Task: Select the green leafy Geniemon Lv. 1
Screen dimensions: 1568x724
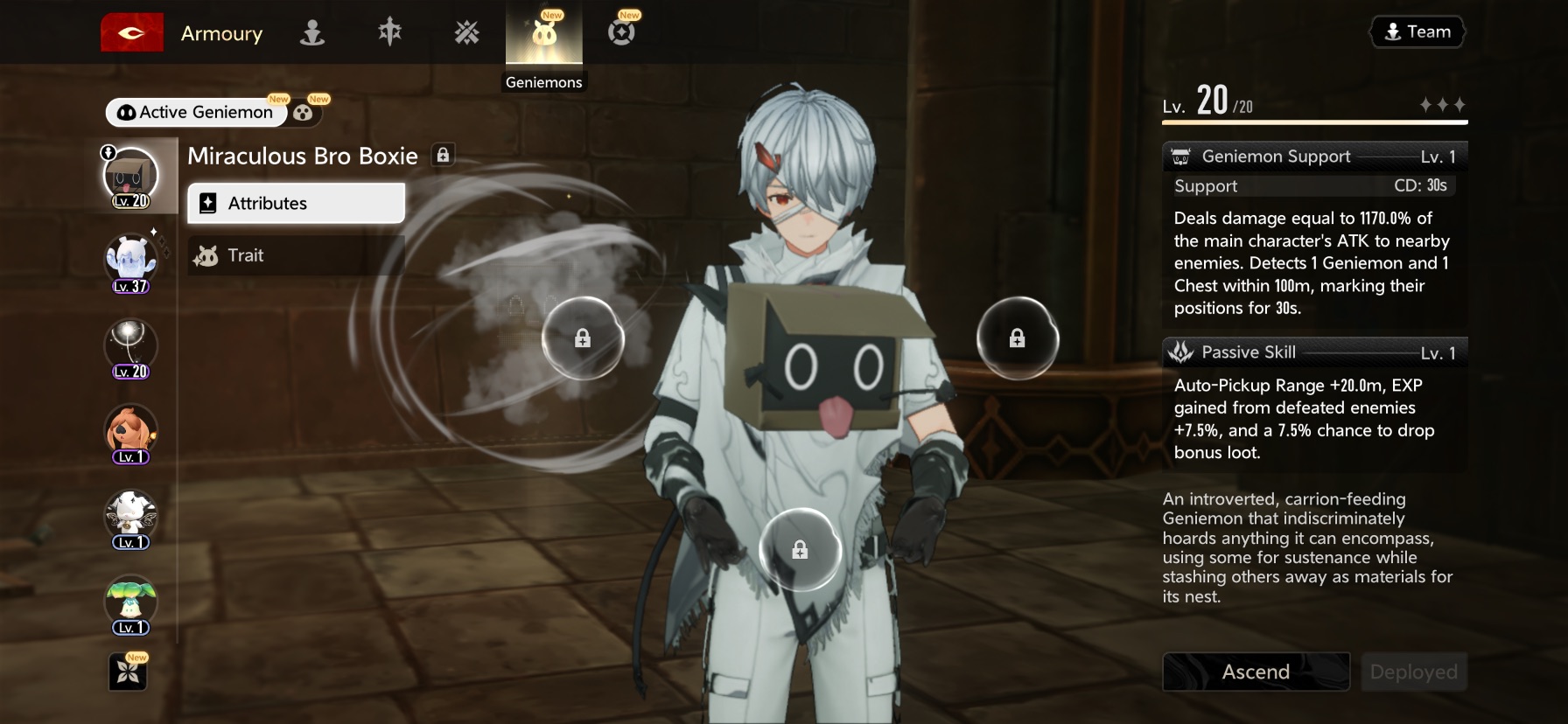Action: click(130, 603)
